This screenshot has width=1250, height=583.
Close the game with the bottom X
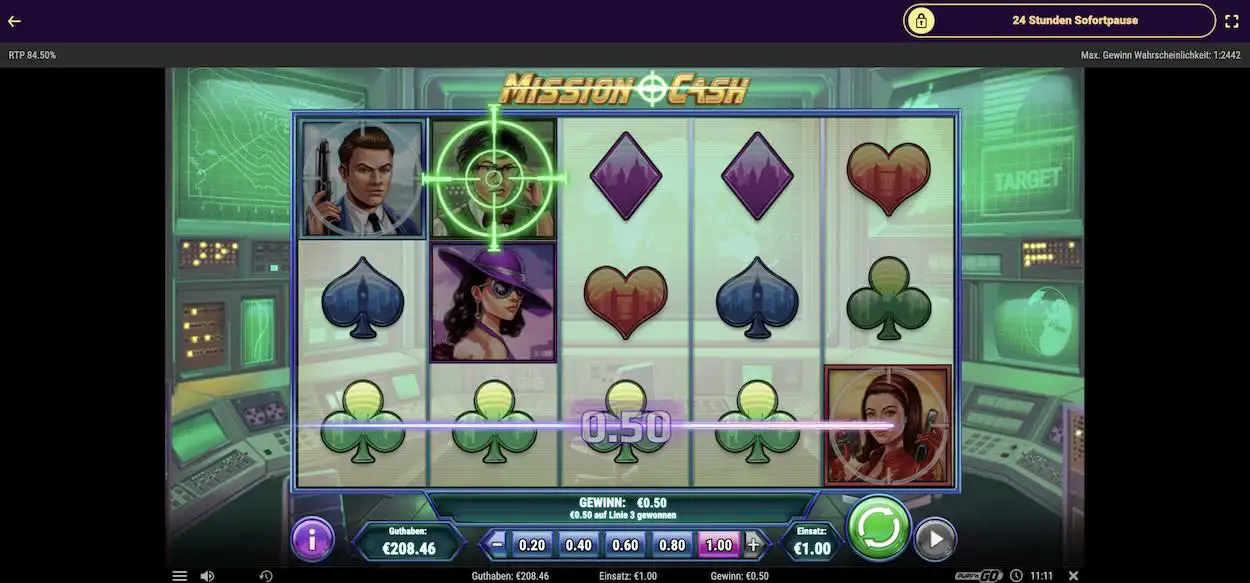pos(1073,576)
